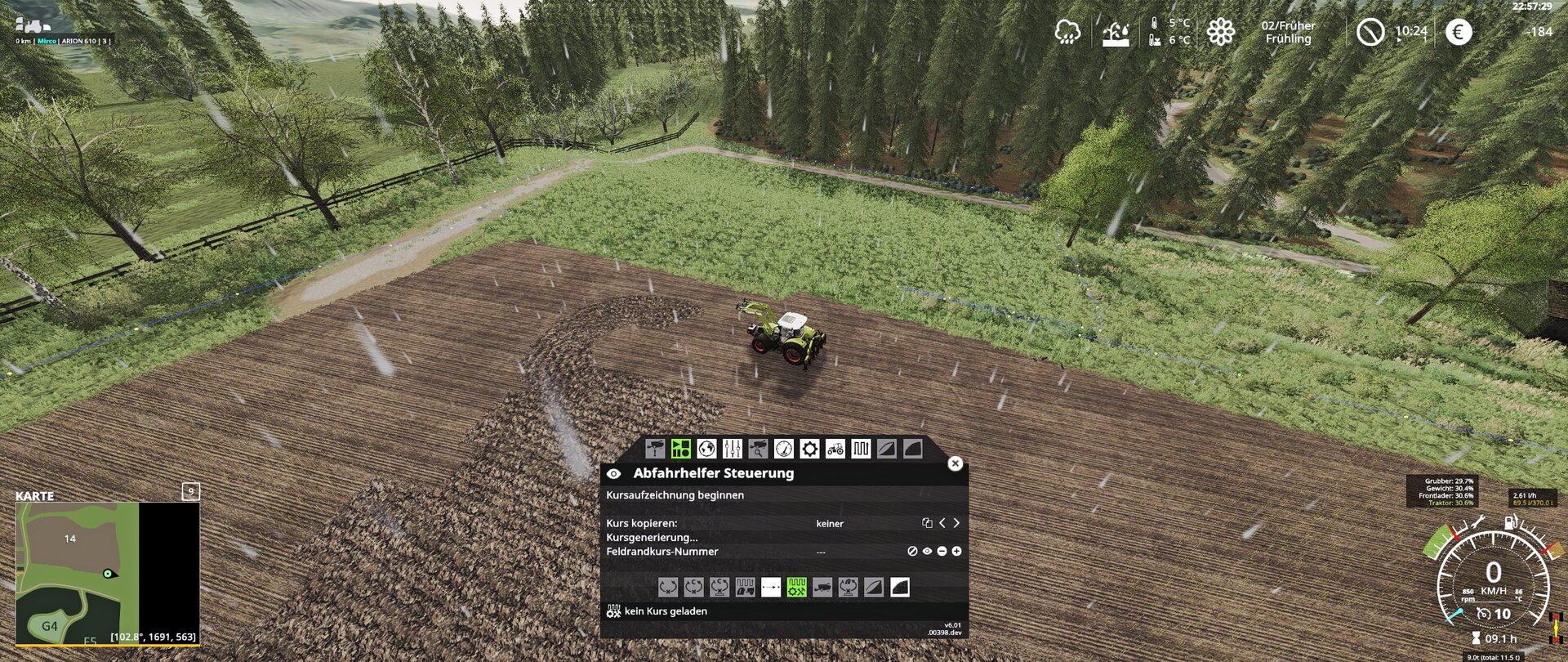The image size is (1568, 662).
Task: Open the speedometer page tab
Action: pos(783,449)
